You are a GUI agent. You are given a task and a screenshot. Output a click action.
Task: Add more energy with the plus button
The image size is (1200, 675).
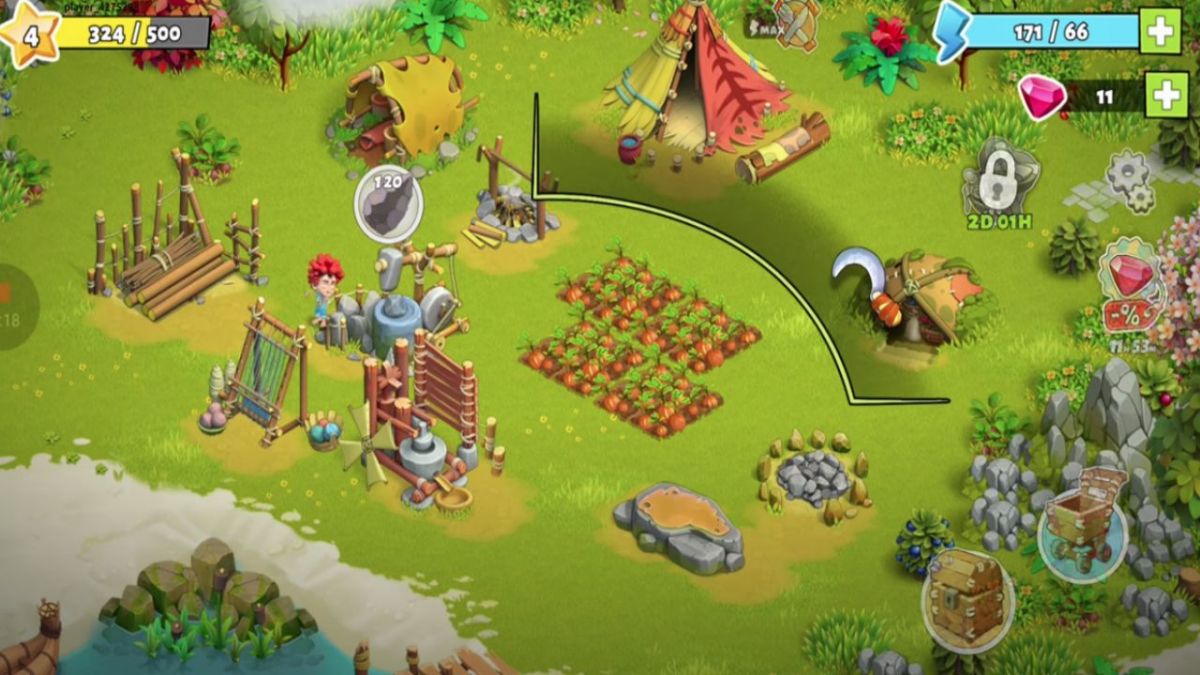[x=1160, y=32]
